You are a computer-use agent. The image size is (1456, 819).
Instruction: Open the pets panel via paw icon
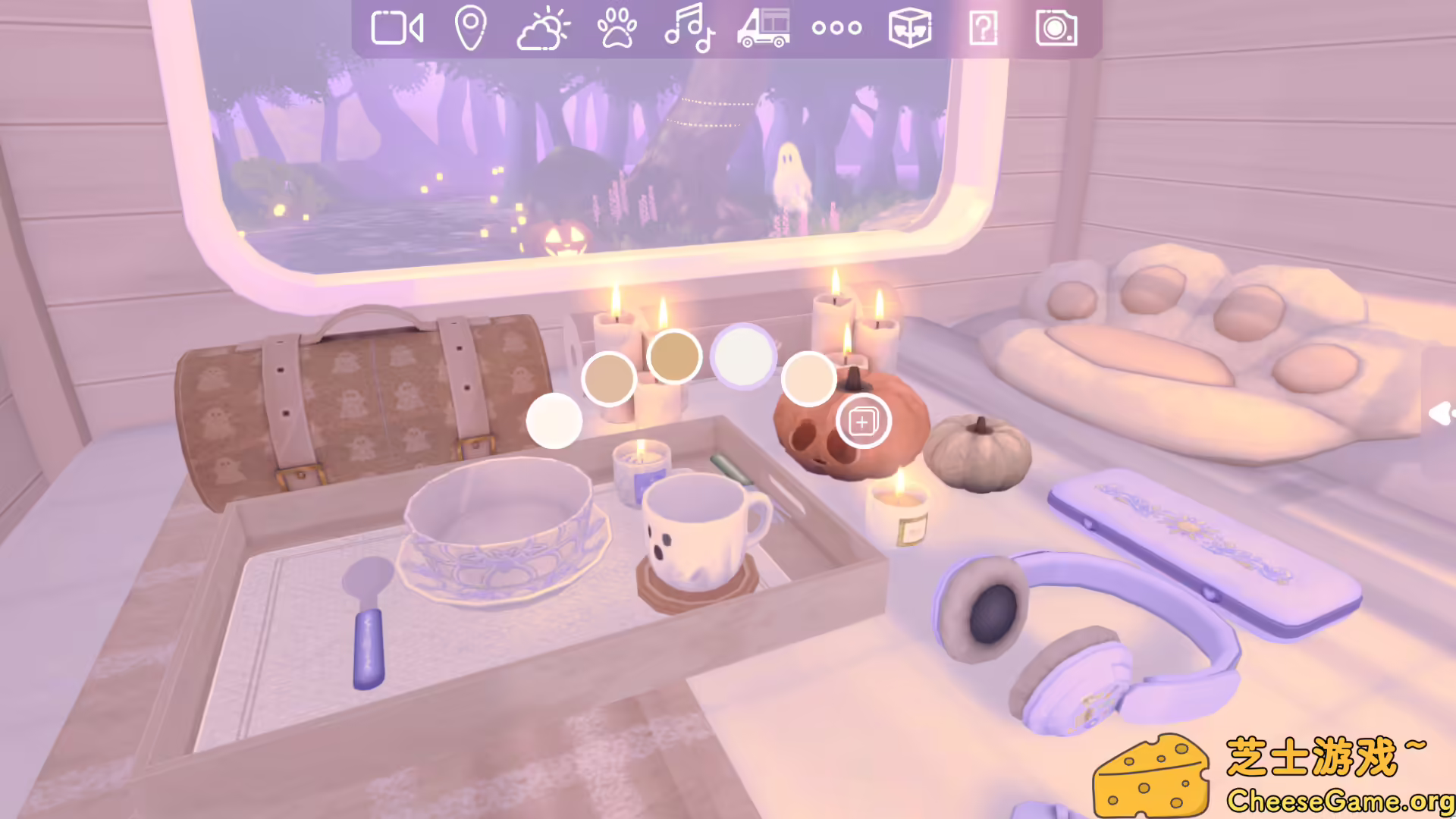(618, 28)
